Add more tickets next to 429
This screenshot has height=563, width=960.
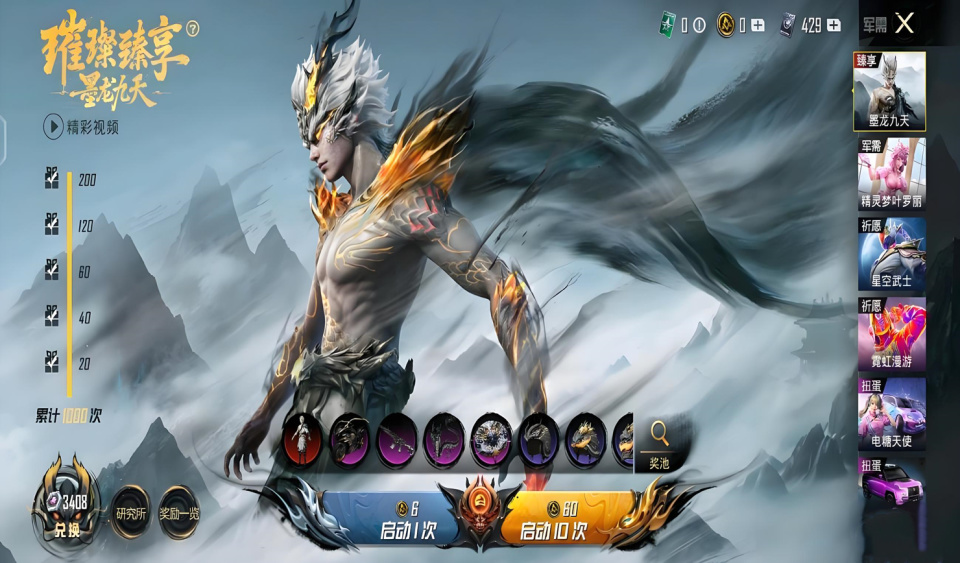click(x=834, y=25)
